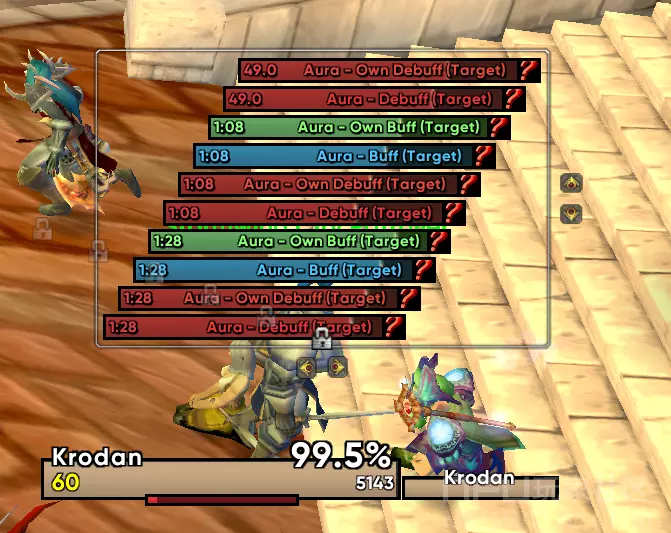The height and width of the screenshot is (533, 671).
Task: Nudge the aura frame left with the left arrow
Action: click(x=307, y=366)
